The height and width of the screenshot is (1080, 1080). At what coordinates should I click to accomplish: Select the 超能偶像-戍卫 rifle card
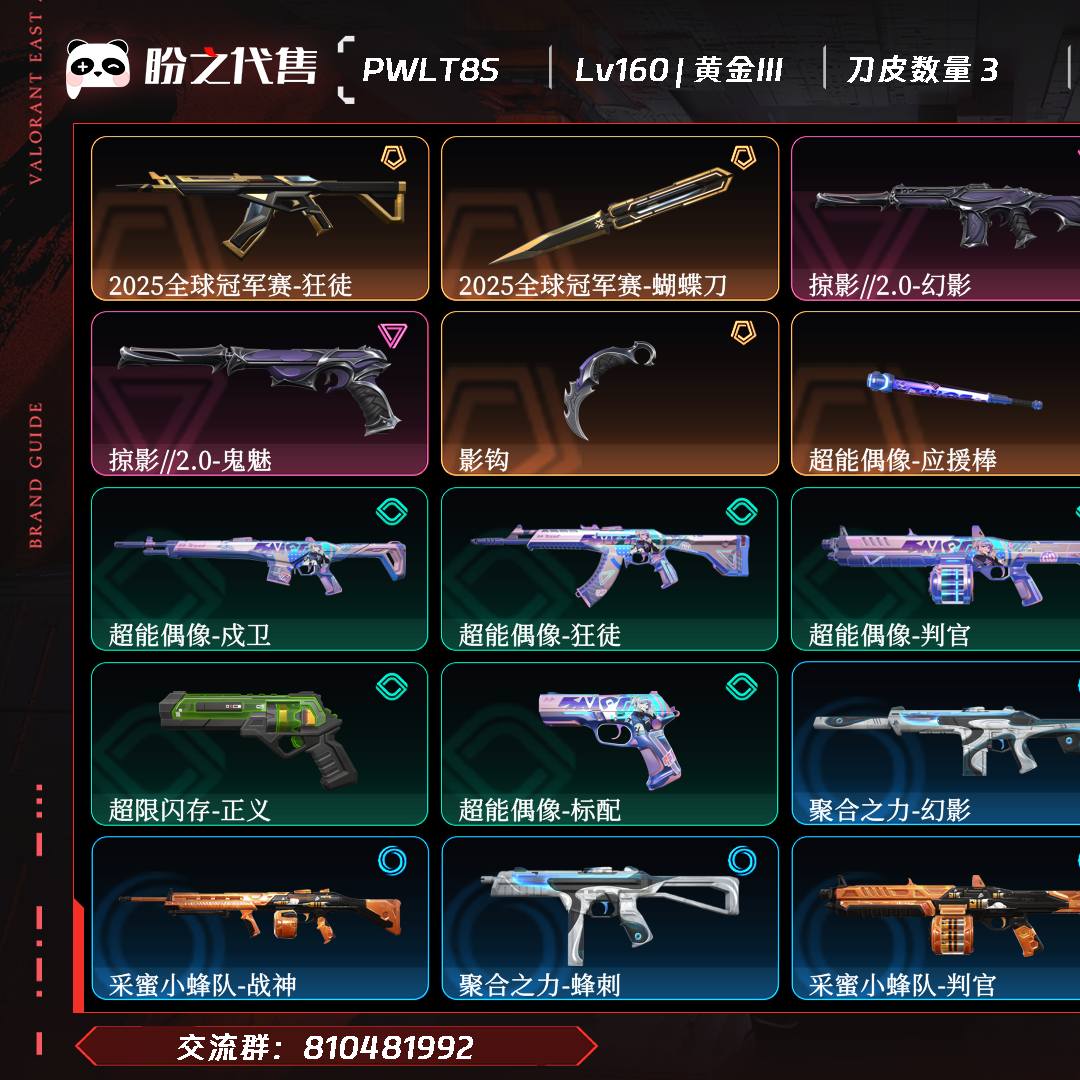(x=260, y=568)
